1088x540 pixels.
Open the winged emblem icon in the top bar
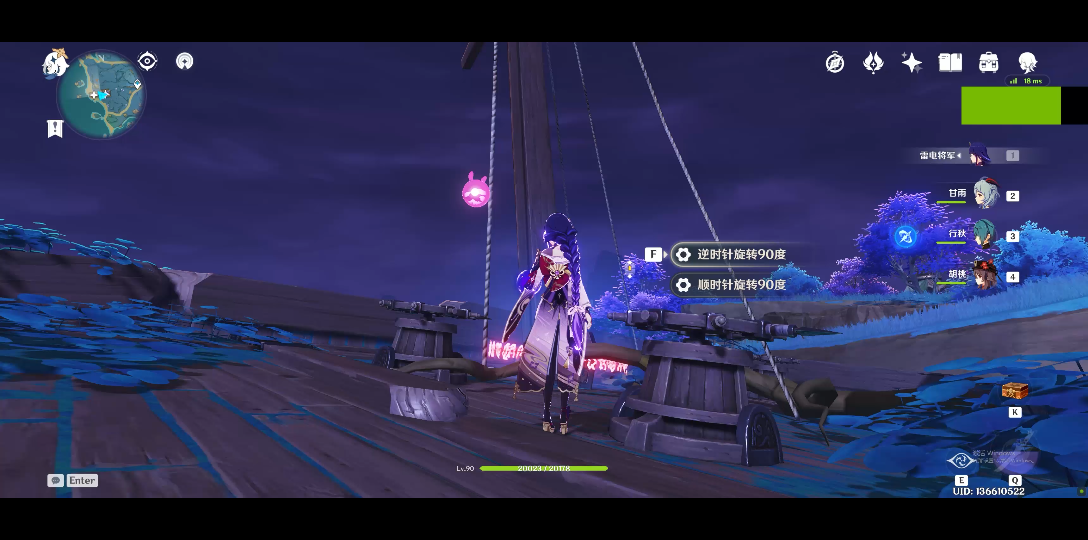[873, 63]
